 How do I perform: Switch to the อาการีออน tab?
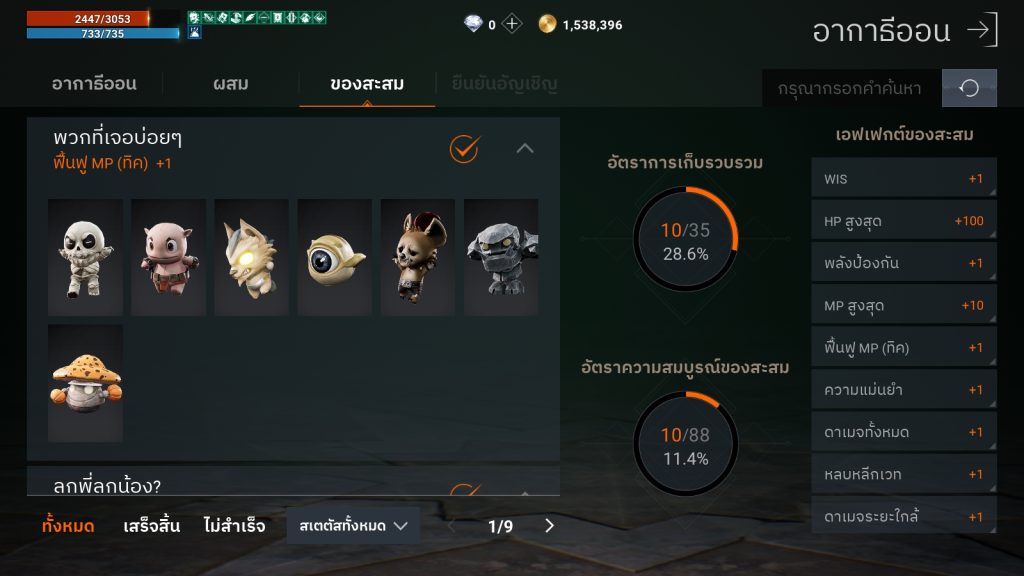94,84
